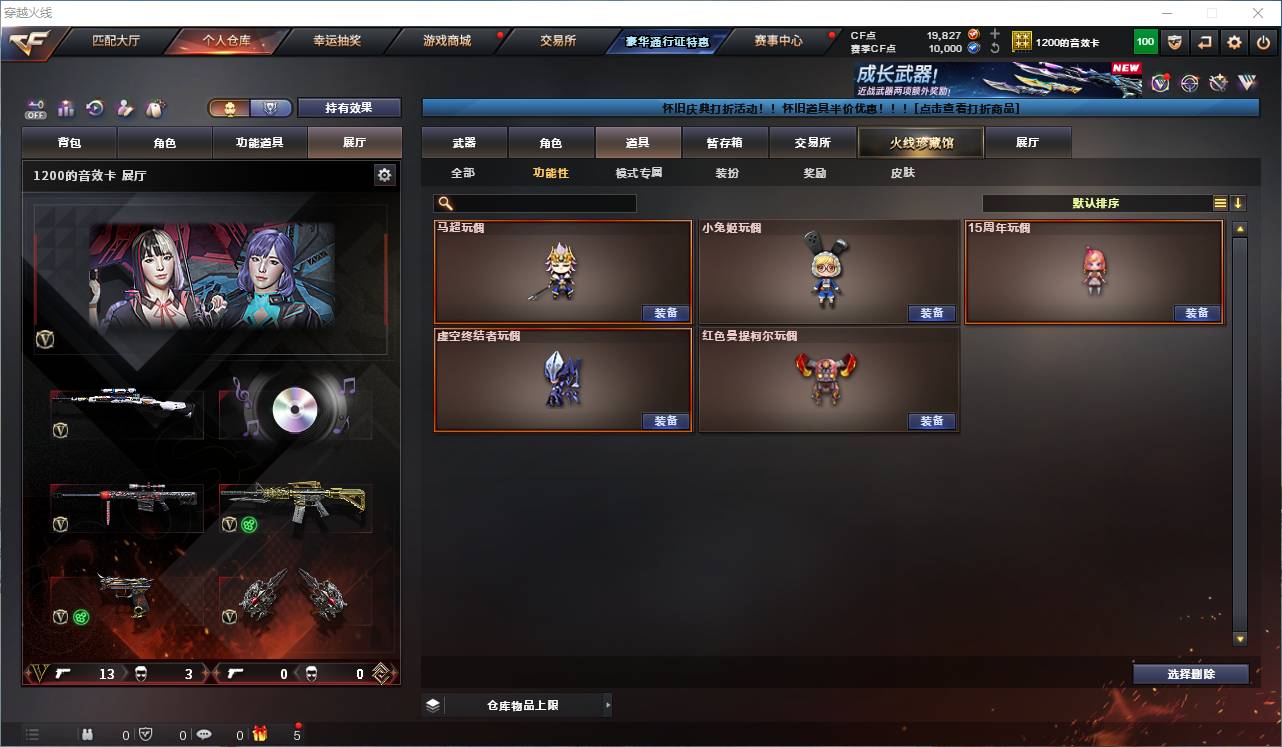The height and width of the screenshot is (747, 1282).
Task: Open the 默认排序 sort dropdown
Action: 1095,202
